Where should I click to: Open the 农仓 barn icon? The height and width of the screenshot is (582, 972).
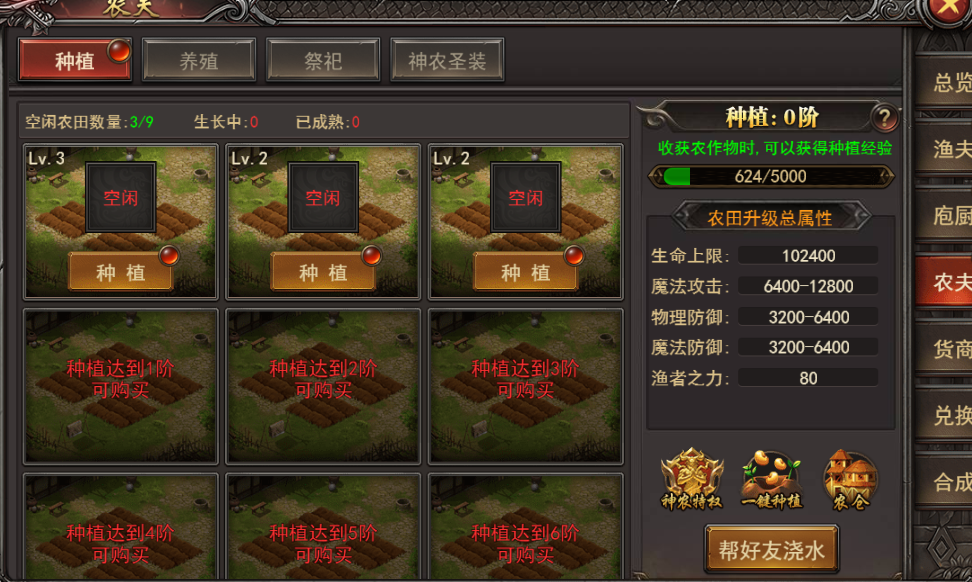tap(850, 479)
